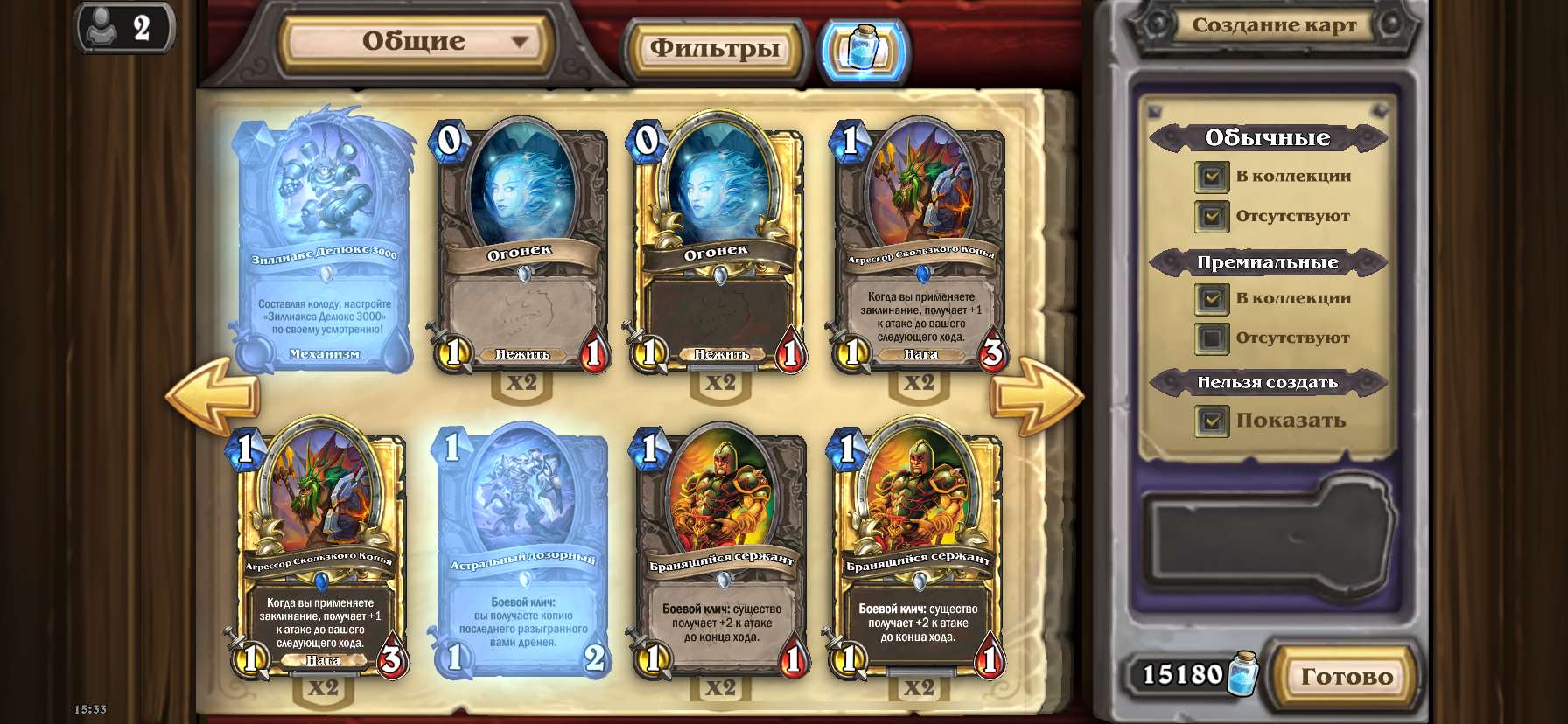The height and width of the screenshot is (724, 1568).
Task: Click the Создание карт panel header
Action: click(x=1273, y=25)
